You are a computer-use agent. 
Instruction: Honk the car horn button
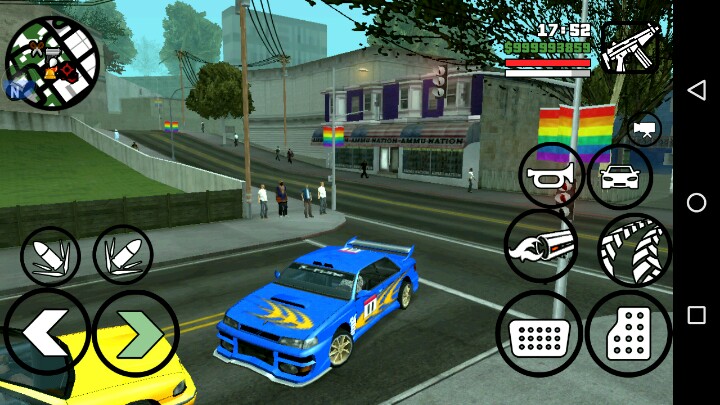tap(551, 176)
